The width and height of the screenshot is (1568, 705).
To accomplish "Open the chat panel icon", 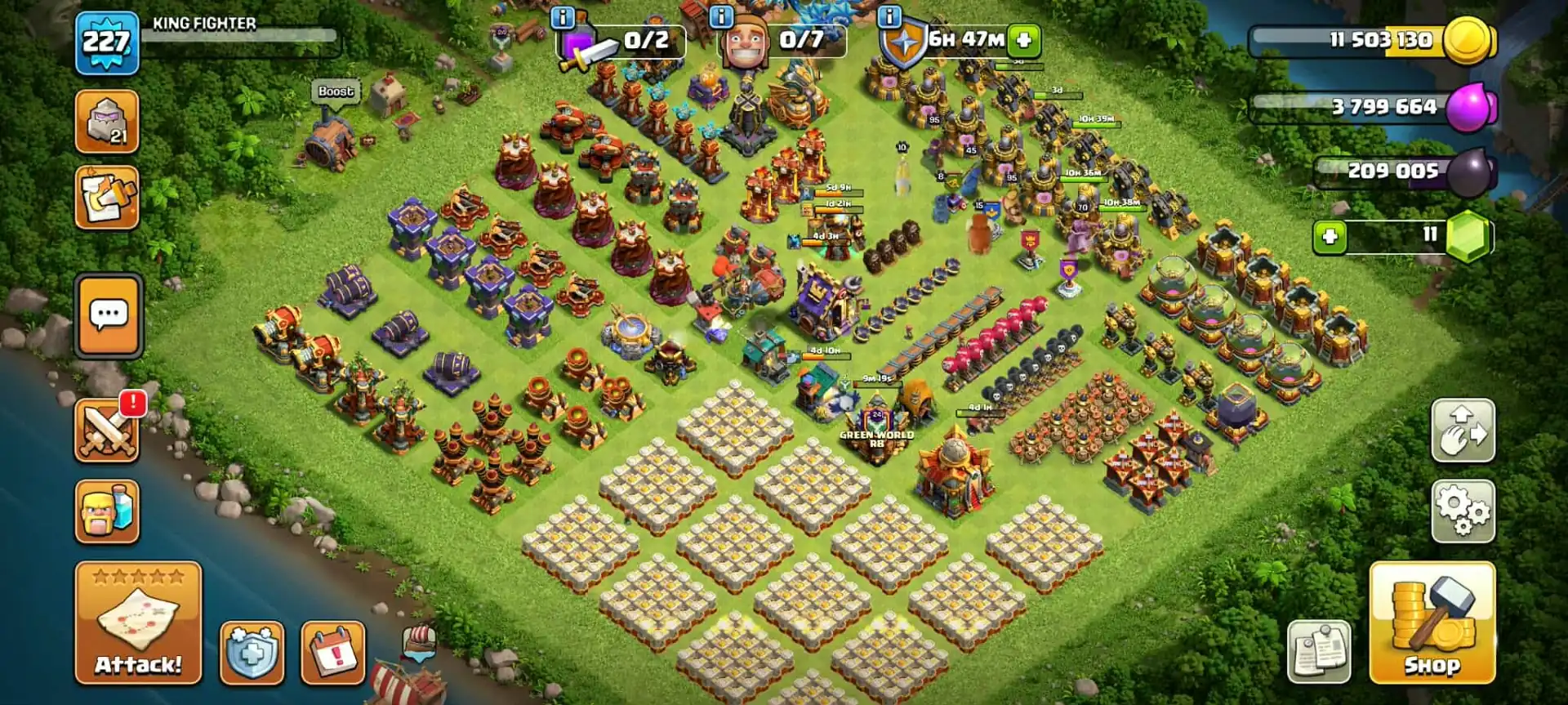I will click(107, 316).
